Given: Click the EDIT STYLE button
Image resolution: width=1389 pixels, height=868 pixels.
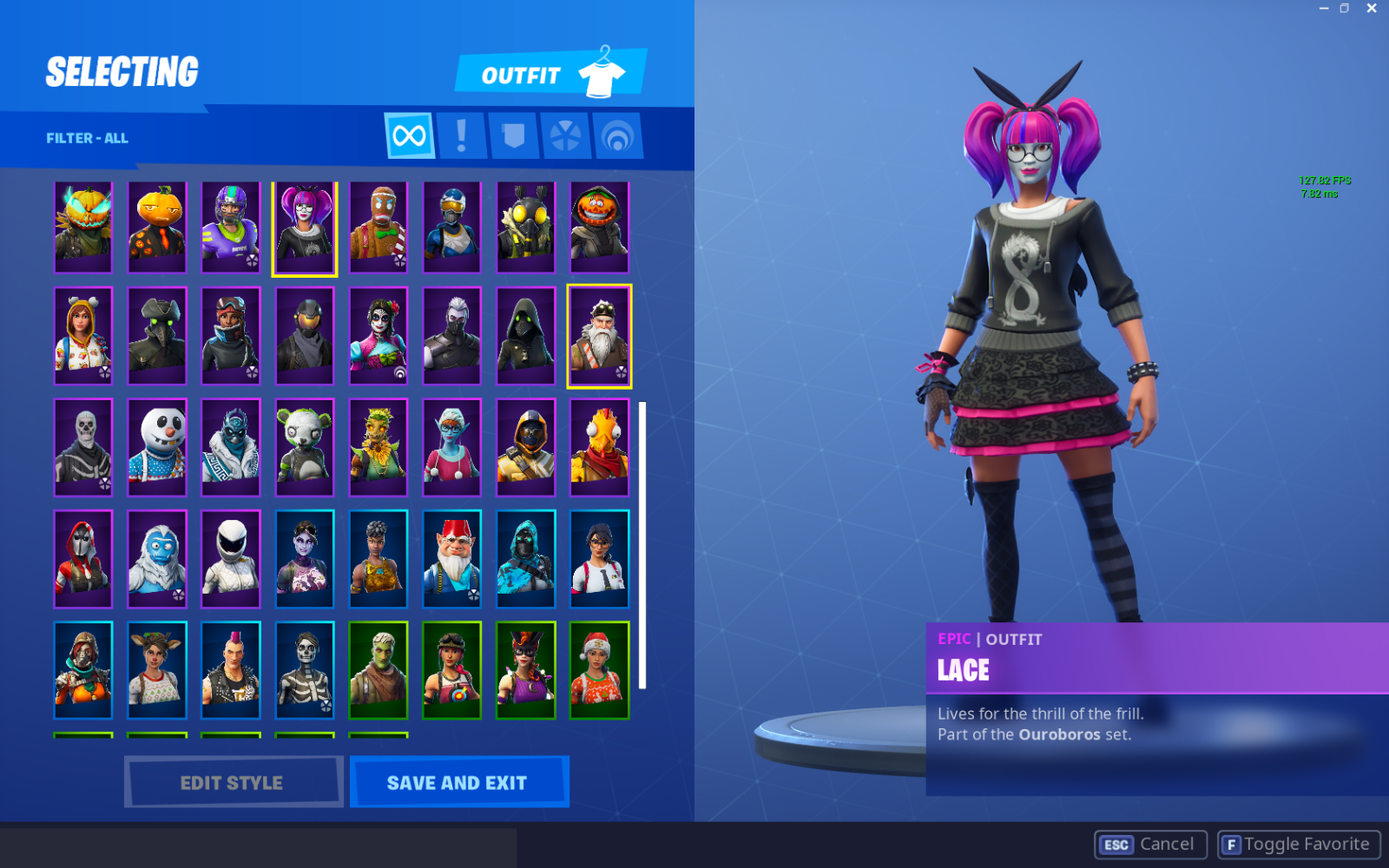Looking at the screenshot, I should tap(232, 782).
